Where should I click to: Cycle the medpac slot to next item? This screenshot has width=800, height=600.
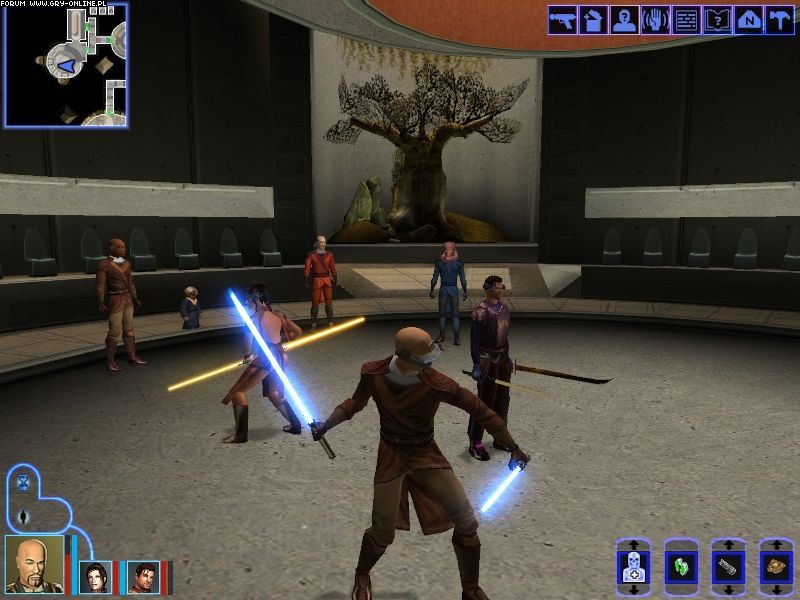(x=633, y=590)
